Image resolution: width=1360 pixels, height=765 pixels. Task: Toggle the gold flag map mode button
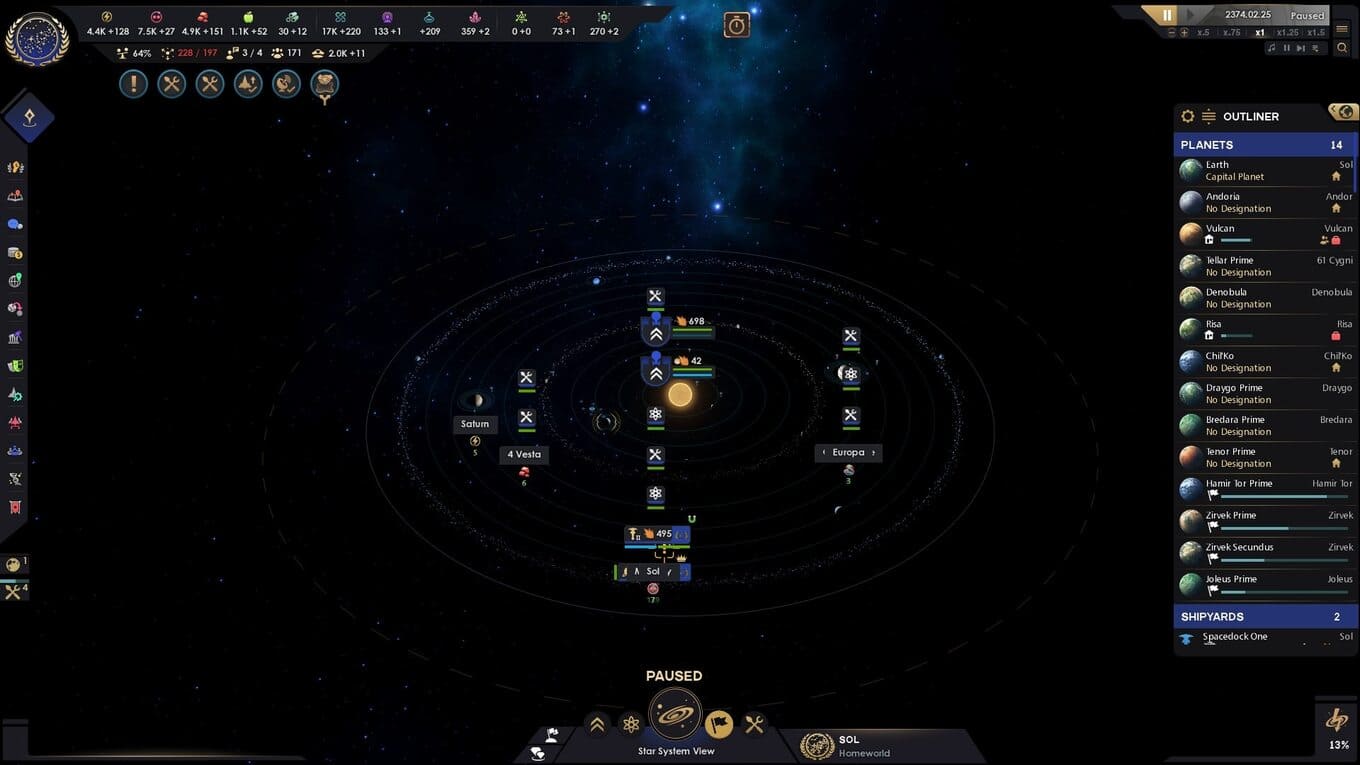click(718, 724)
